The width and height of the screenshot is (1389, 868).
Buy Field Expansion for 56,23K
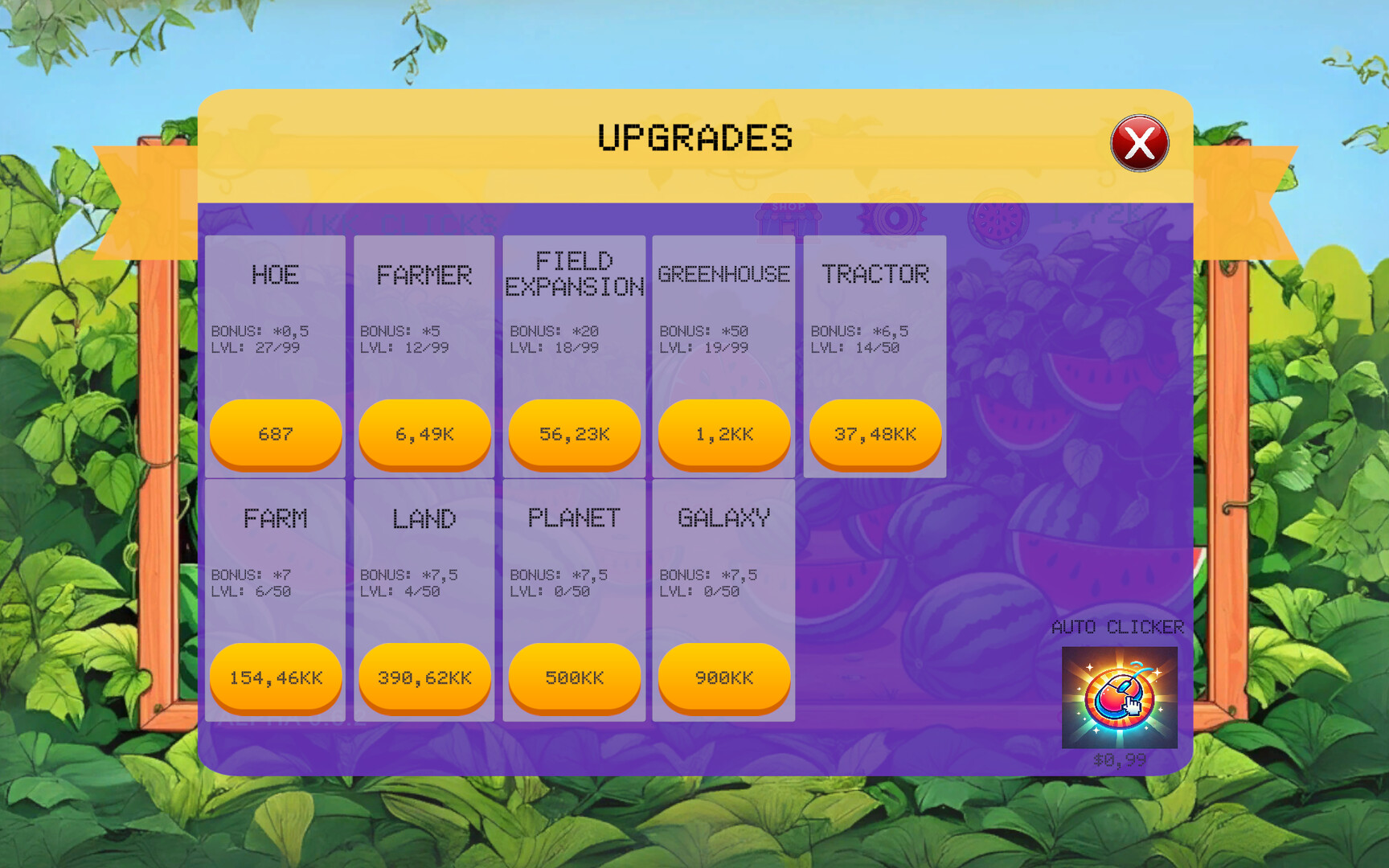pos(574,434)
